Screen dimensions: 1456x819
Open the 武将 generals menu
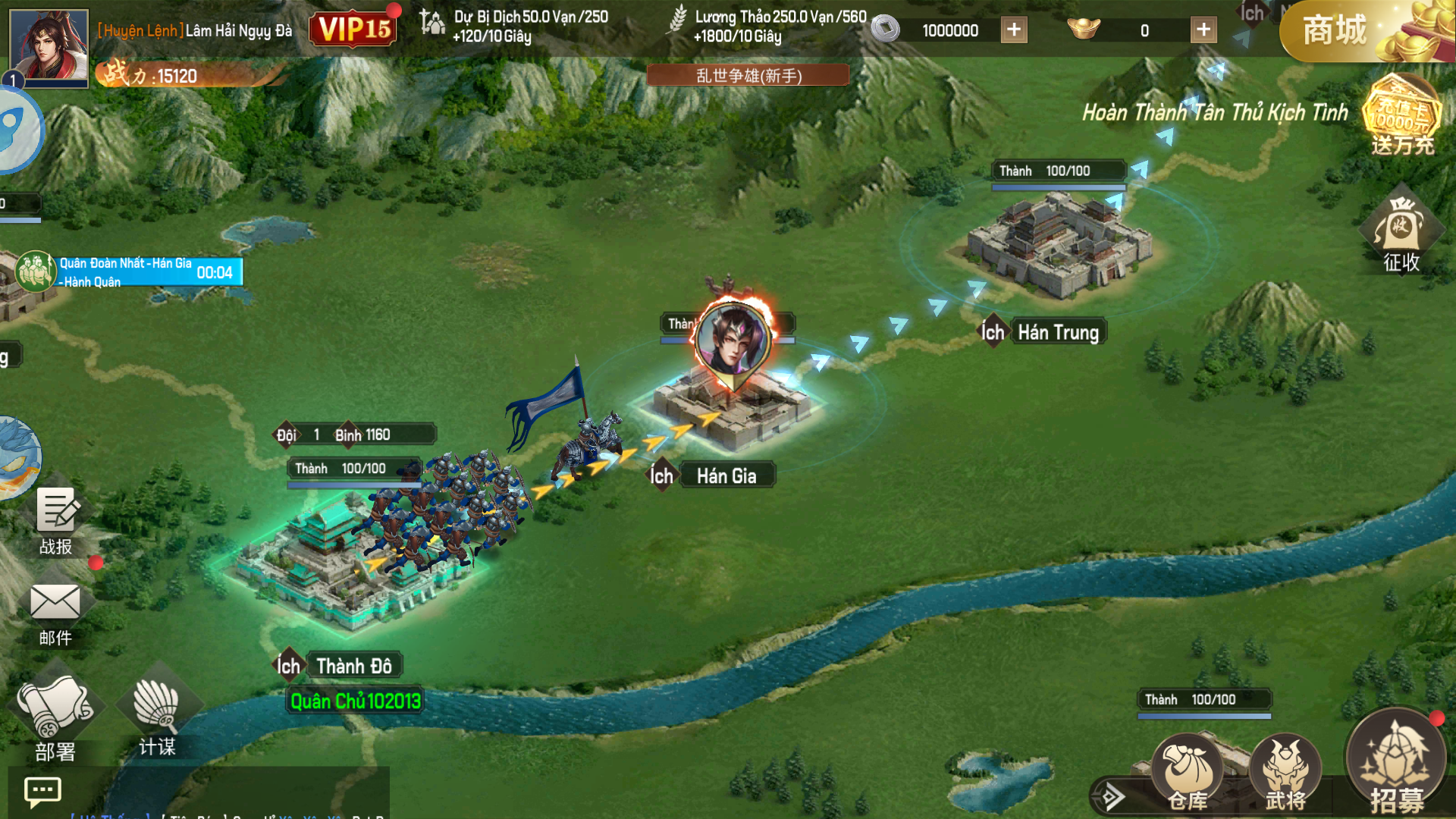click(x=1285, y=773)
